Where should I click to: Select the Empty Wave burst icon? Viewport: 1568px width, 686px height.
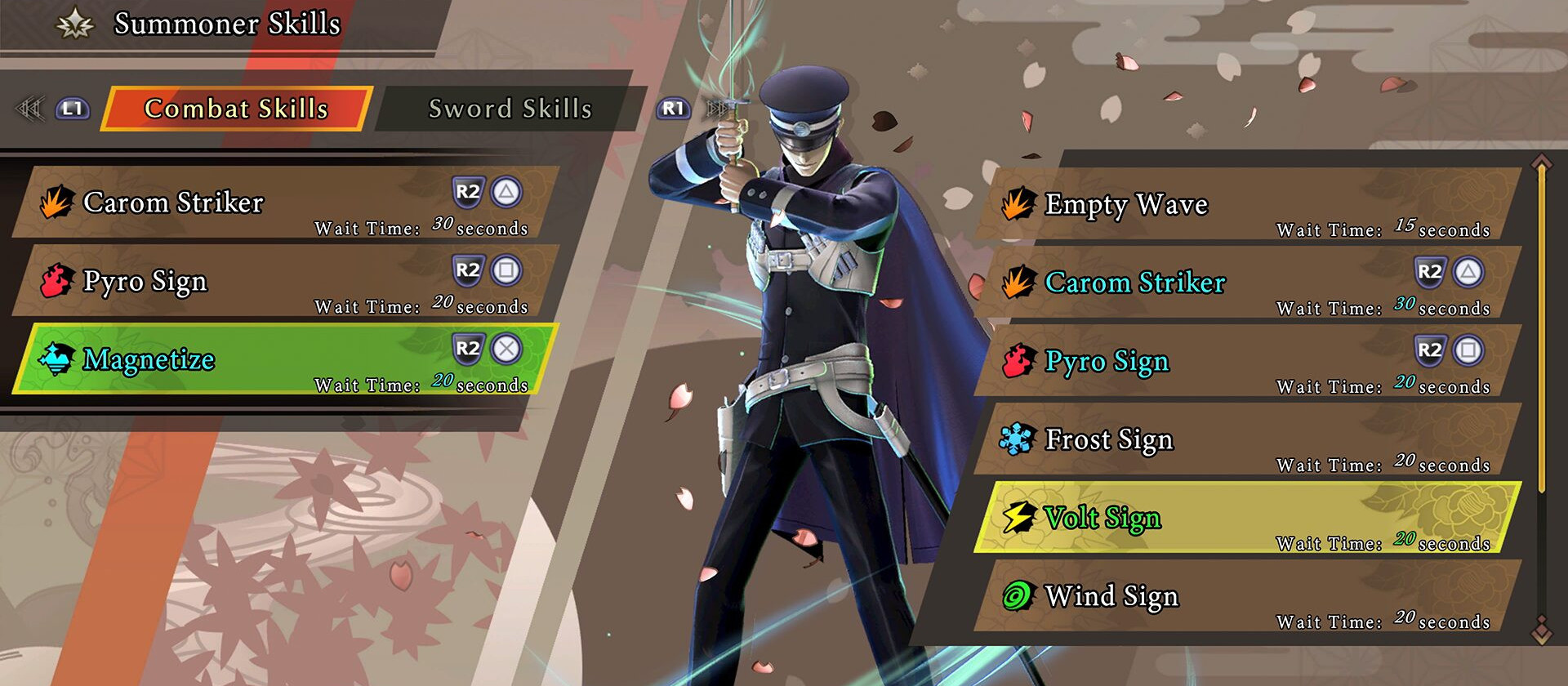[x=1018, y=204]
